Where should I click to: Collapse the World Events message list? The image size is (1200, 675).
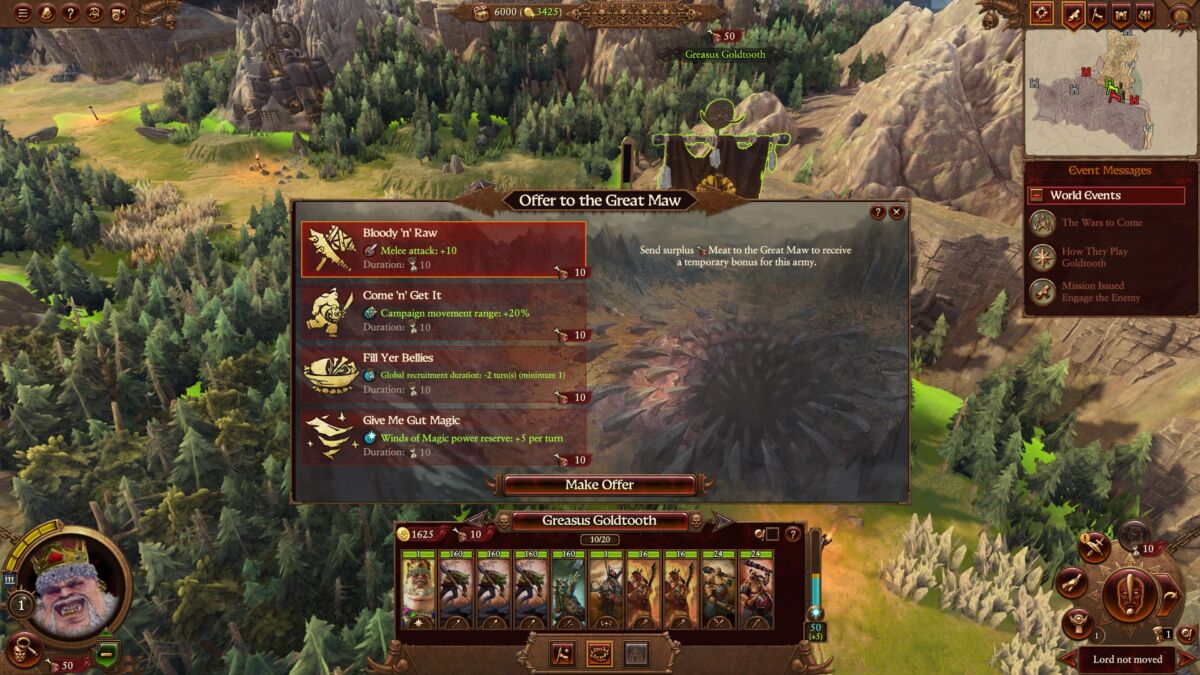click(1037, 196)
